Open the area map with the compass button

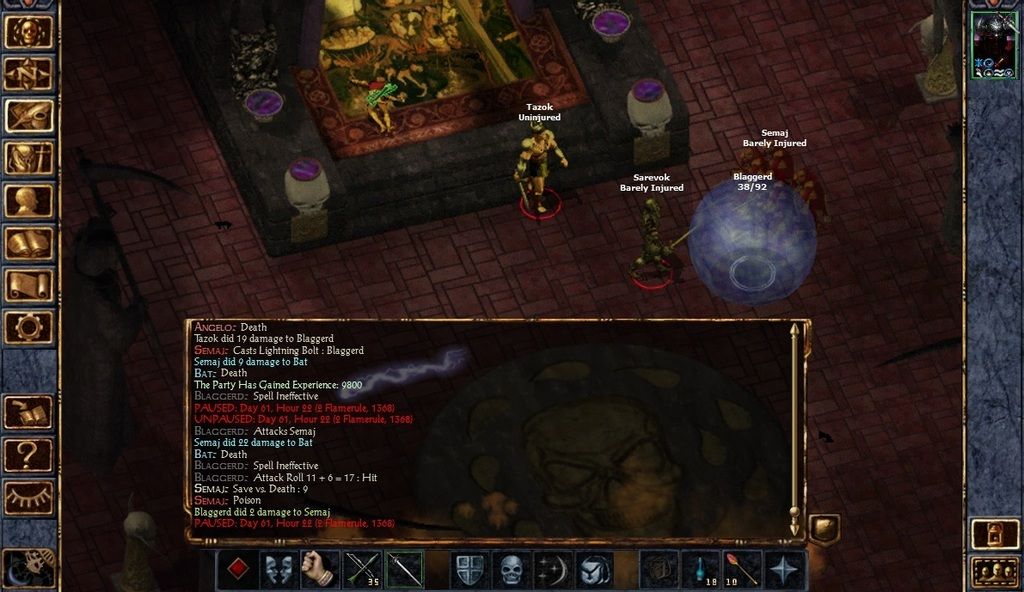pyautogui.click(x=29, y=73)
